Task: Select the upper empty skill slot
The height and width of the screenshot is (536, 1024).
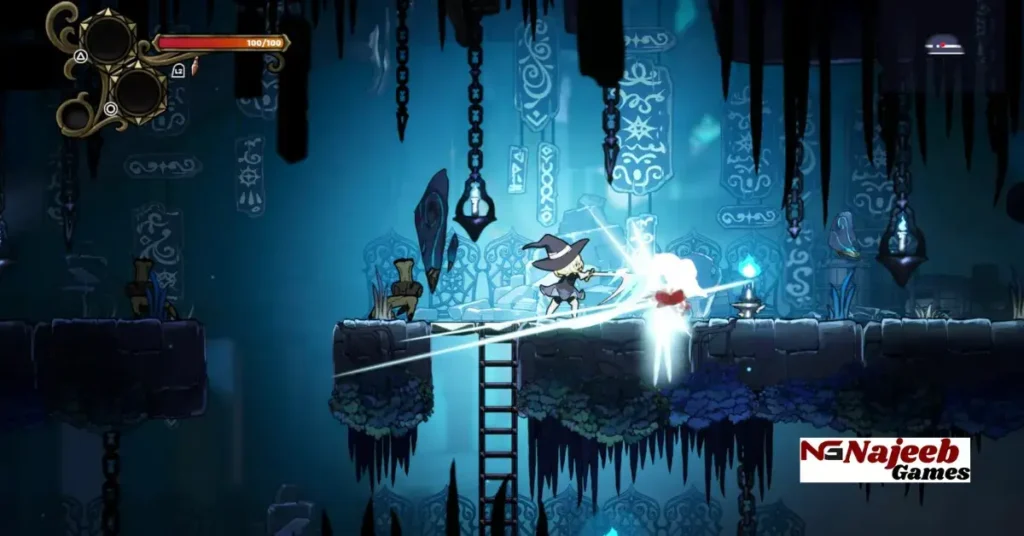Action: pyautogui.click(x=108, y=38)
